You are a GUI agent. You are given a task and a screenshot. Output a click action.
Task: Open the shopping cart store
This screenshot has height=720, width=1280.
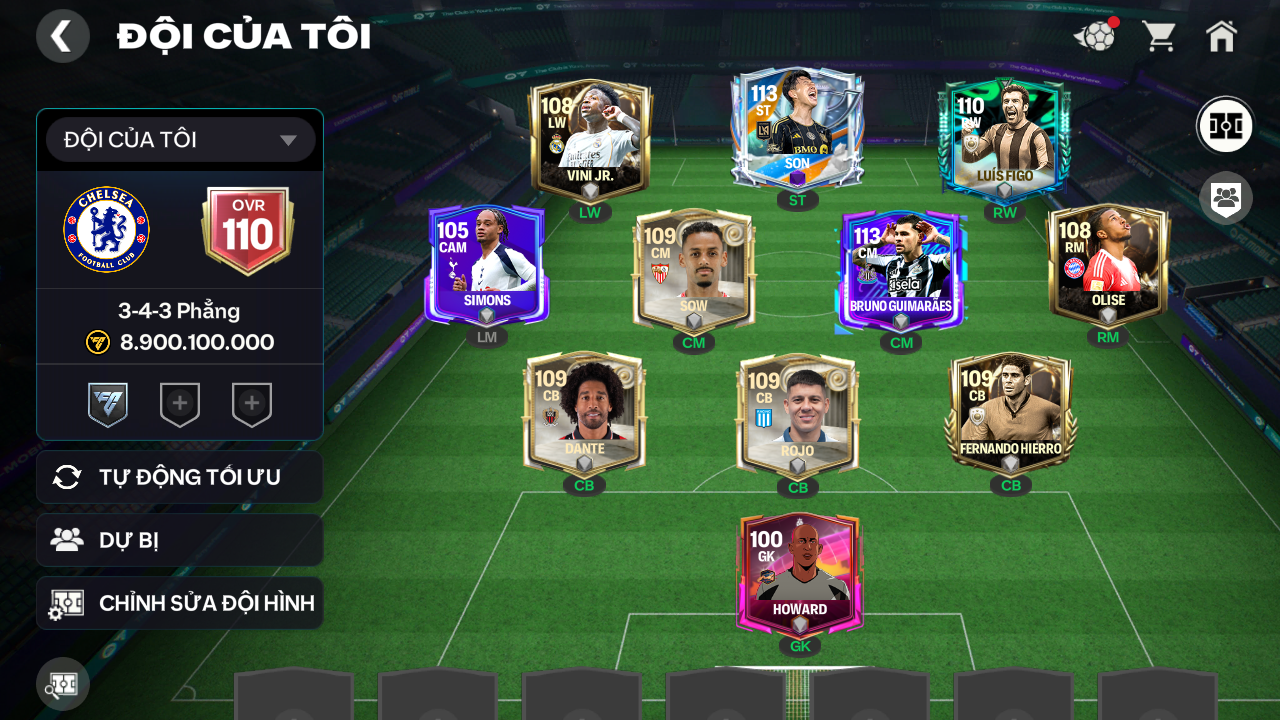[1159, 37]
